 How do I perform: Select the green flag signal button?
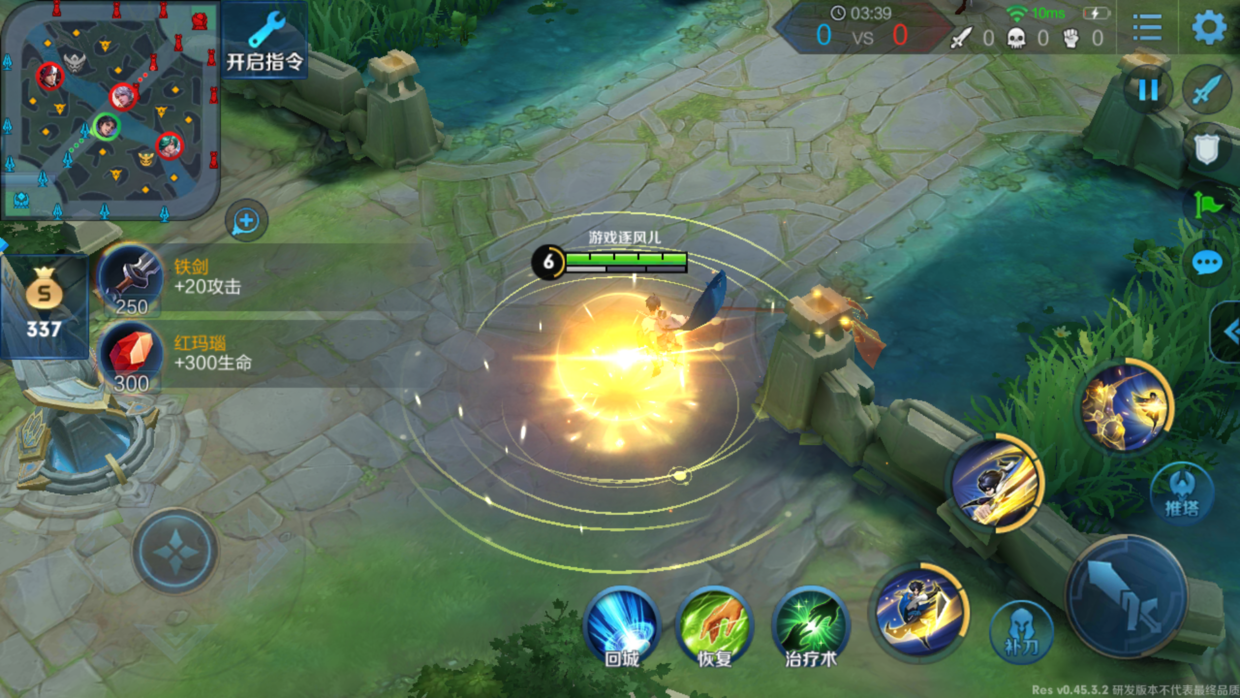tap(1207, 206)
